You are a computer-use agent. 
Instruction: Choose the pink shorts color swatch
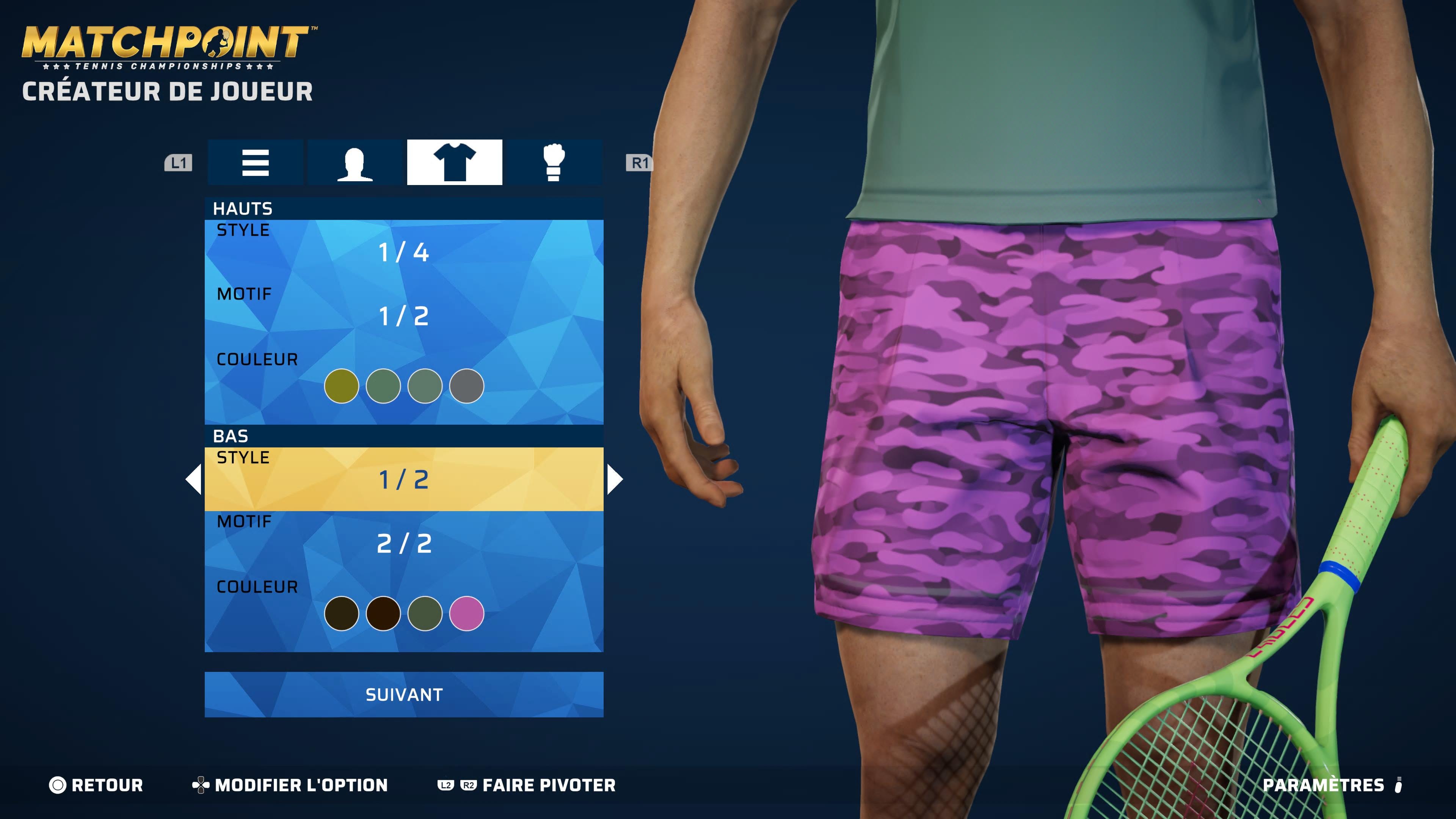[466, 613]
